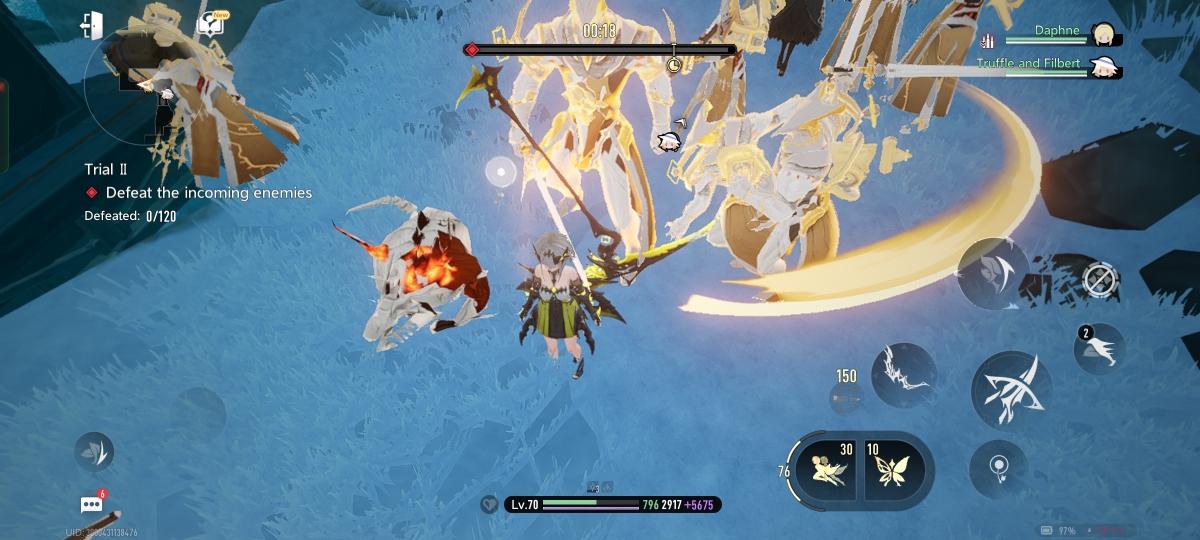Tap the small faded skill showing 150
The width and height of the screenshot is (1200, 540).
click(x=846, y=397)
